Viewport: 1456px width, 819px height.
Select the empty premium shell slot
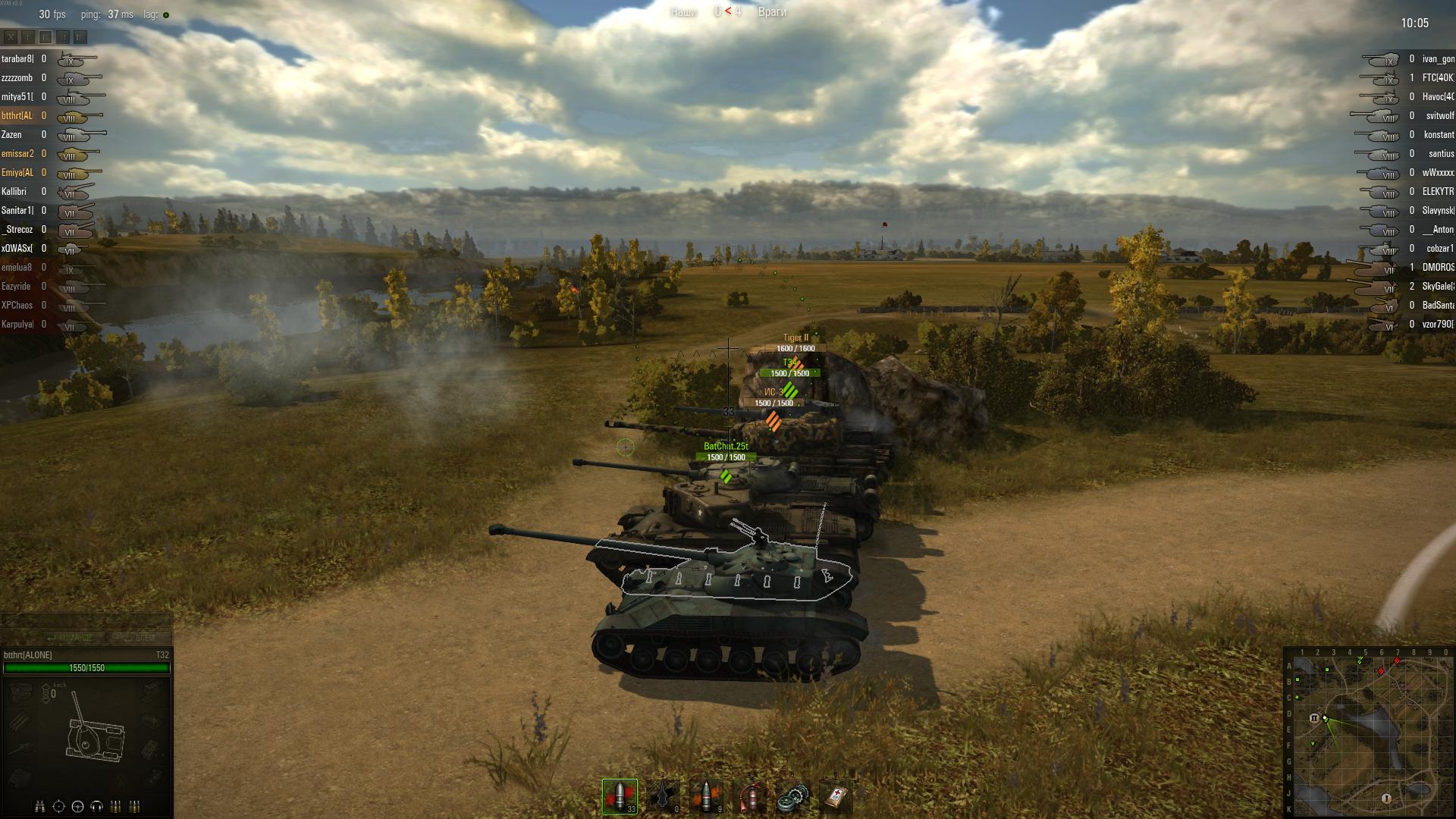[663, 796]
